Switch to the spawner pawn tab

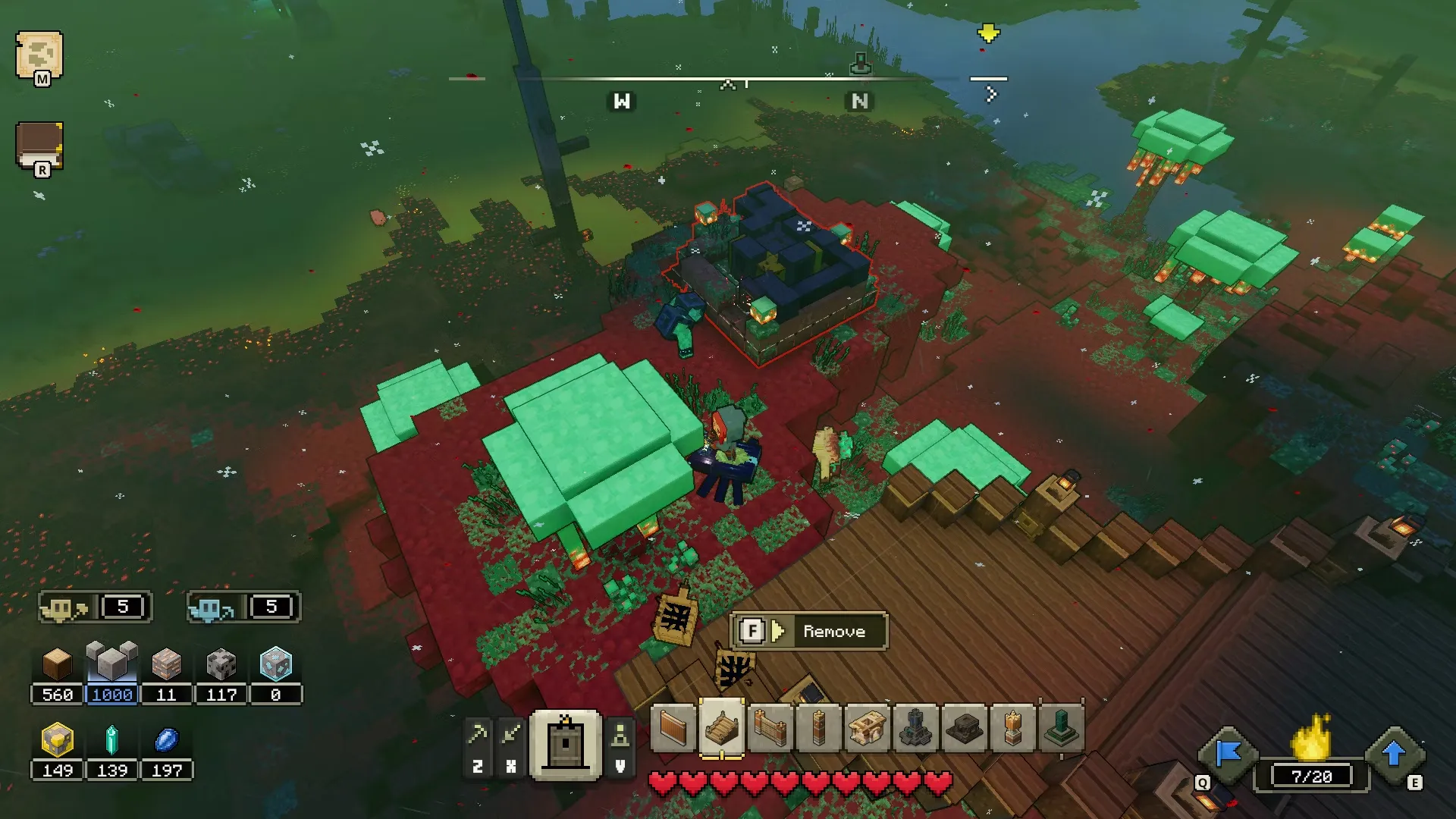point(620,734)
